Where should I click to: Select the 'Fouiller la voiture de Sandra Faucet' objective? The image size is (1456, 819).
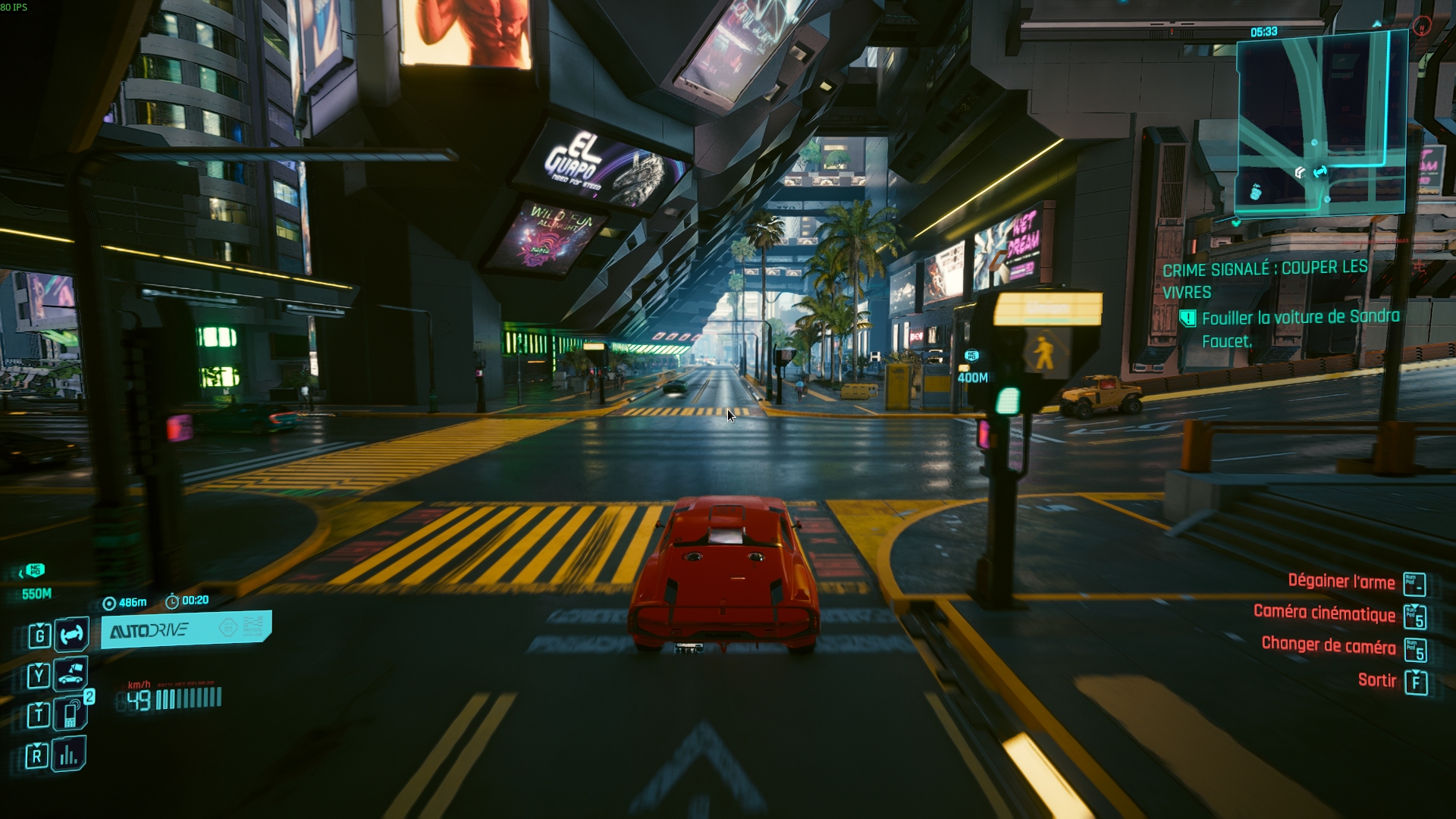pos(1300,328)
